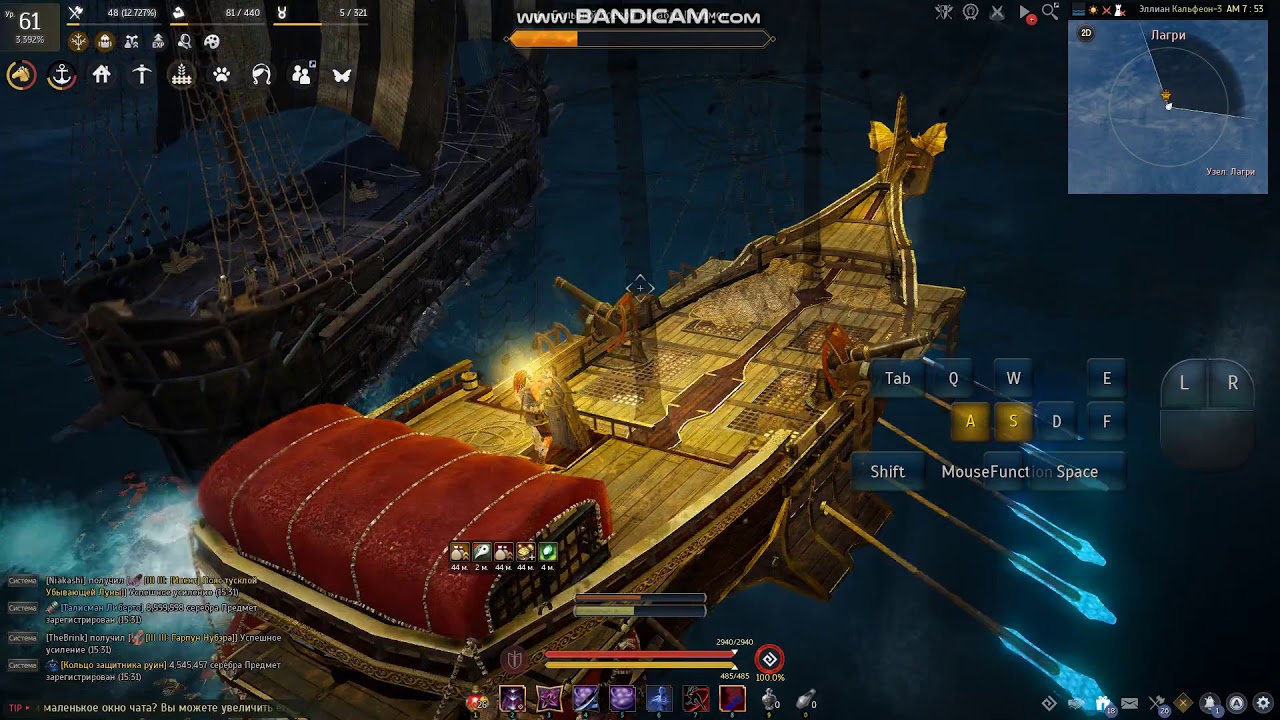Open the notification bell icon
This screenshot has width=1280, height=720.
pyautogui.click(x=1210, y=703)
